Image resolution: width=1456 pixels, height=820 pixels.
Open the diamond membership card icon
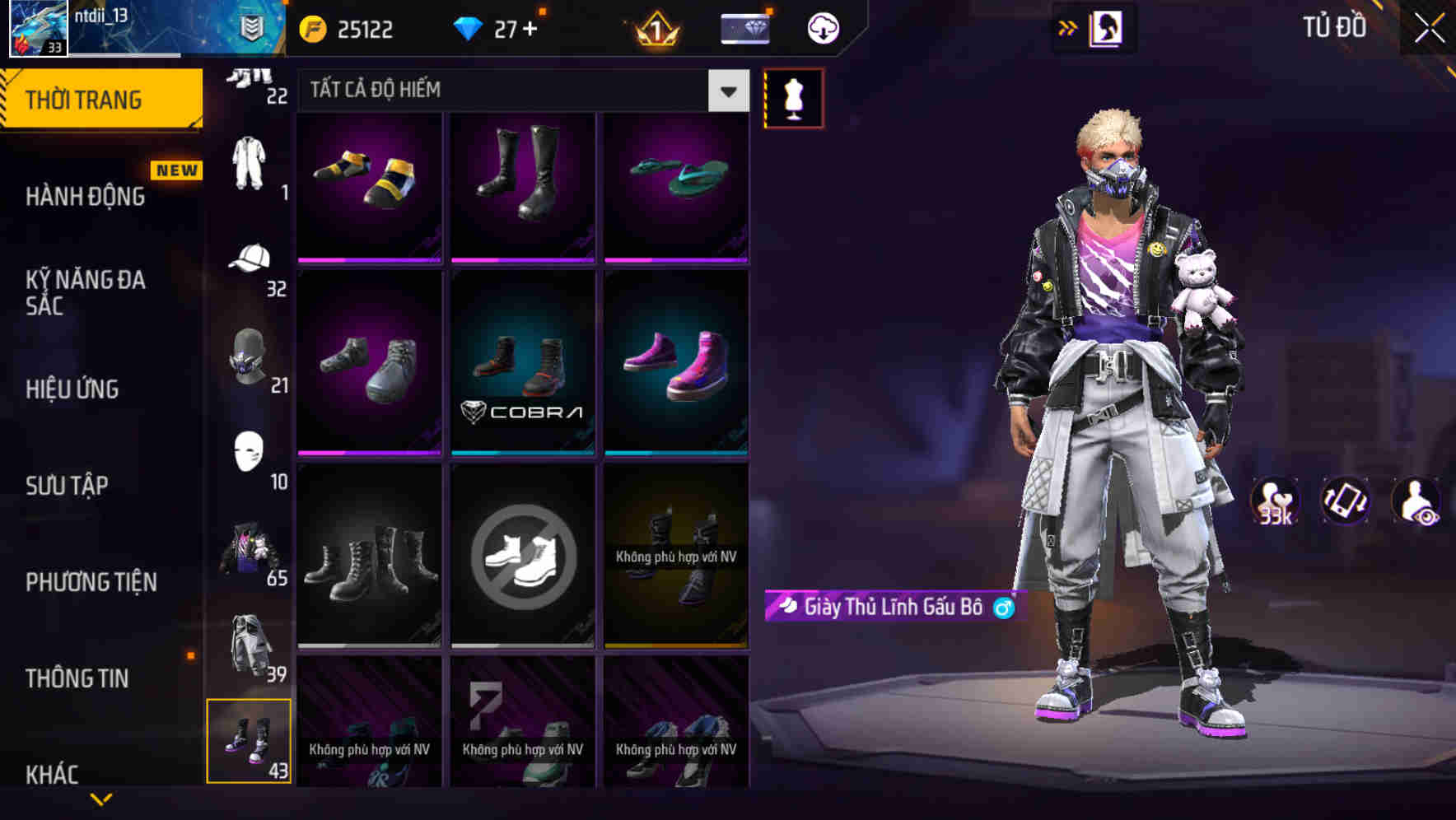click(744, 27)
